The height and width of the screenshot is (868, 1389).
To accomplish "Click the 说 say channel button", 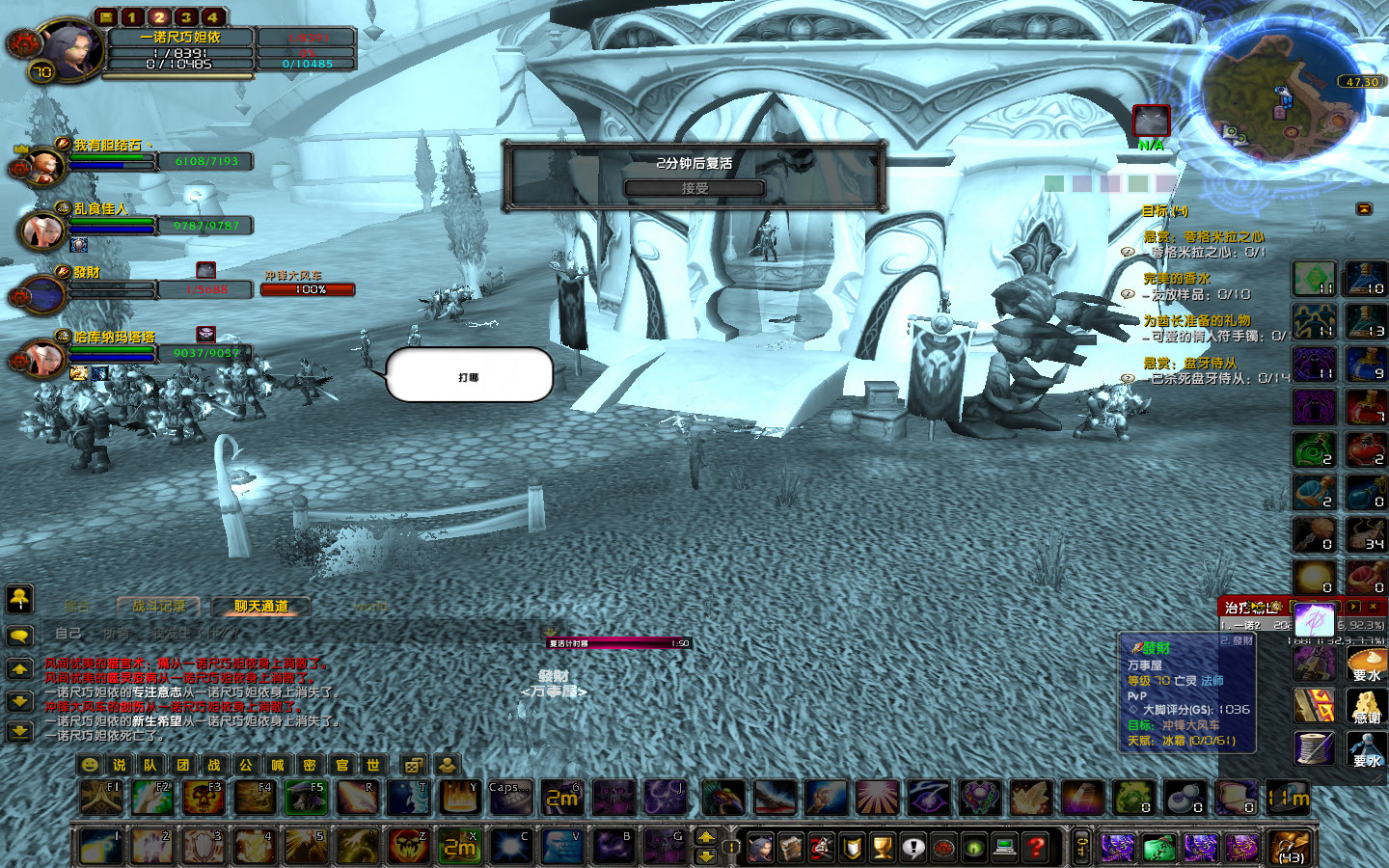I will click(x=120, y=765).
